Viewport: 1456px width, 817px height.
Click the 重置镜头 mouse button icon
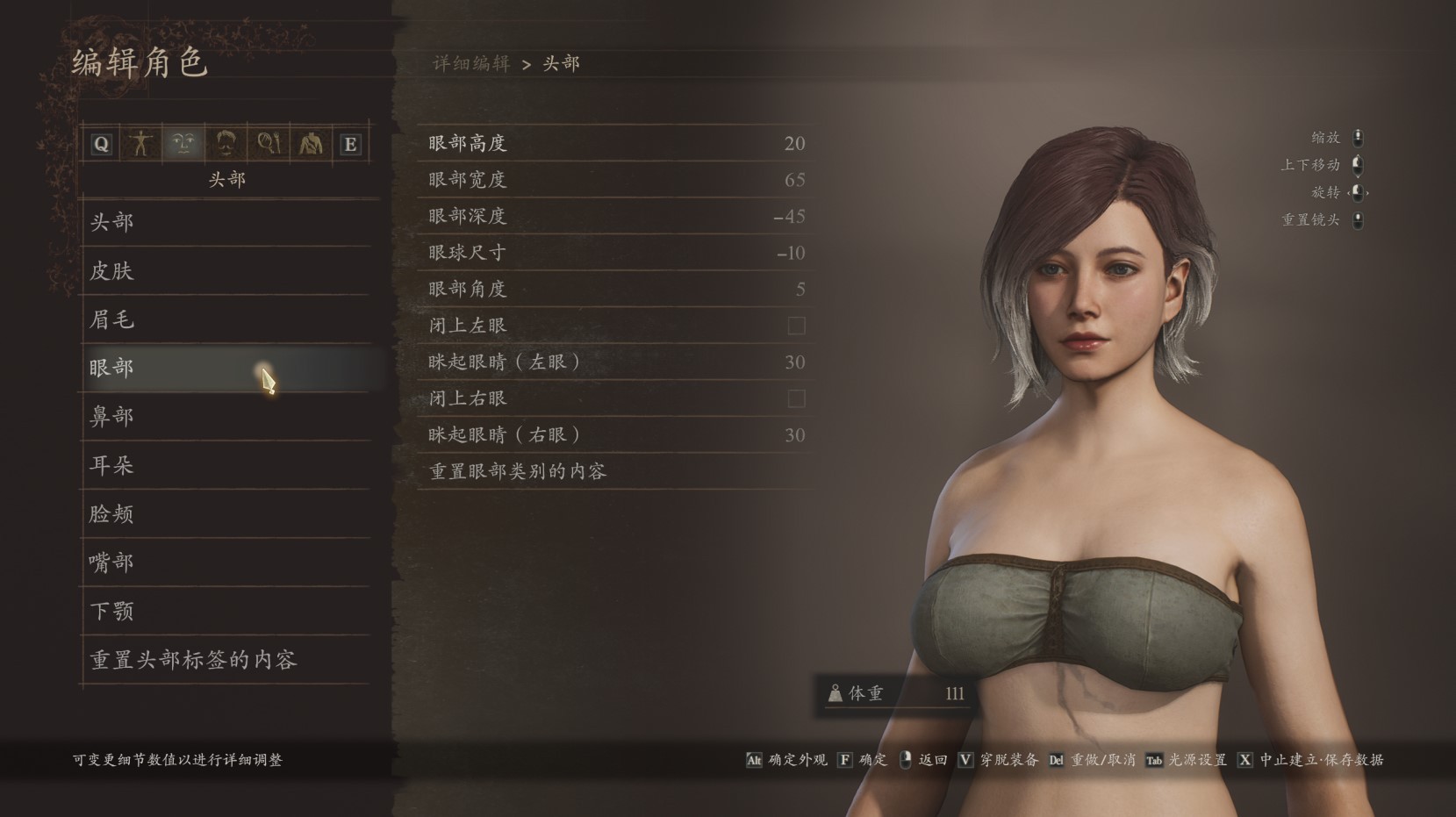tap(1358, 219)
